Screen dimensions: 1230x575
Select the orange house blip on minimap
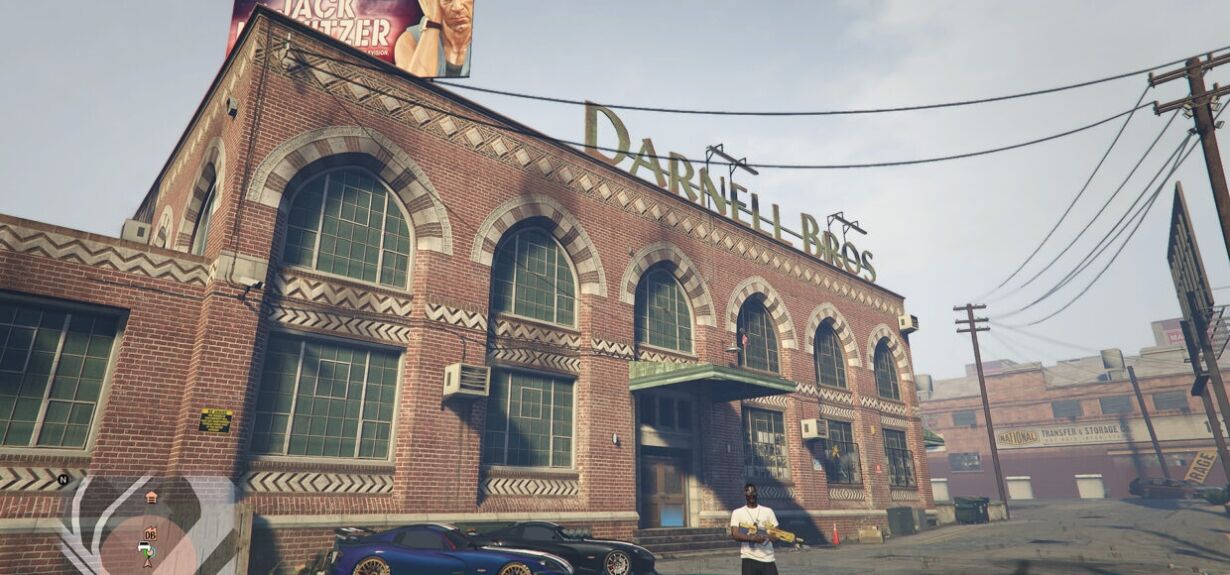tap(151, 497)
